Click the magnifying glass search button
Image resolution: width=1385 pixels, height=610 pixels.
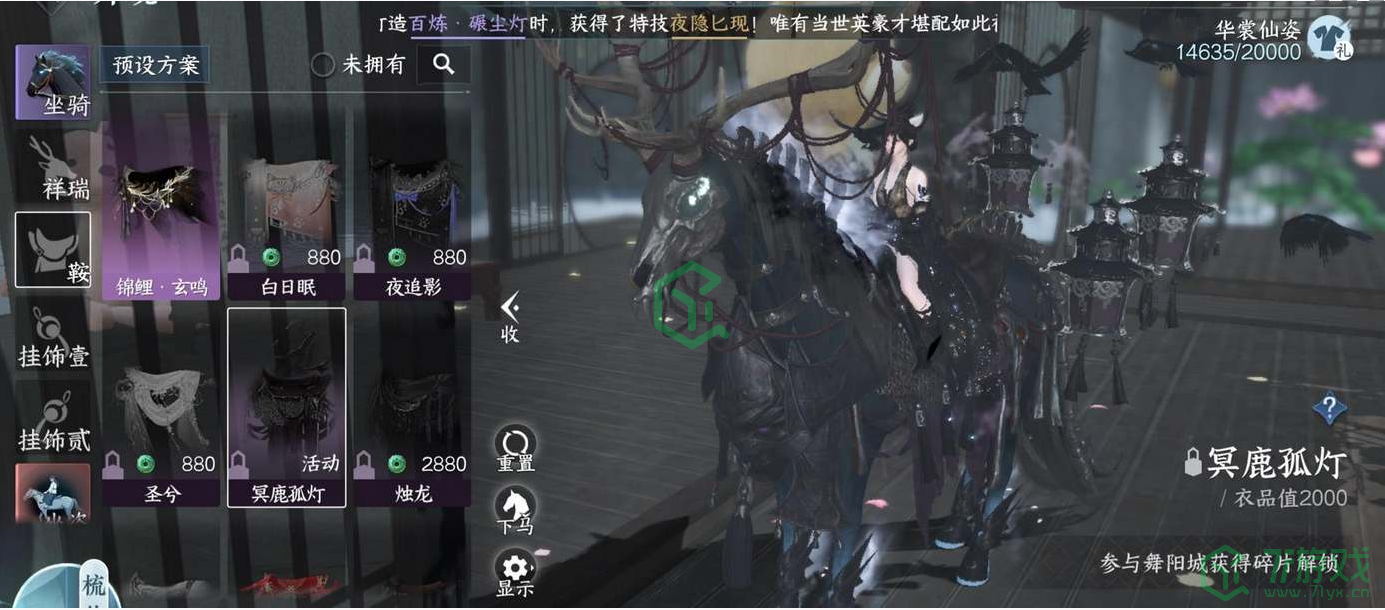pyautogui.click(x=444, y=65)
